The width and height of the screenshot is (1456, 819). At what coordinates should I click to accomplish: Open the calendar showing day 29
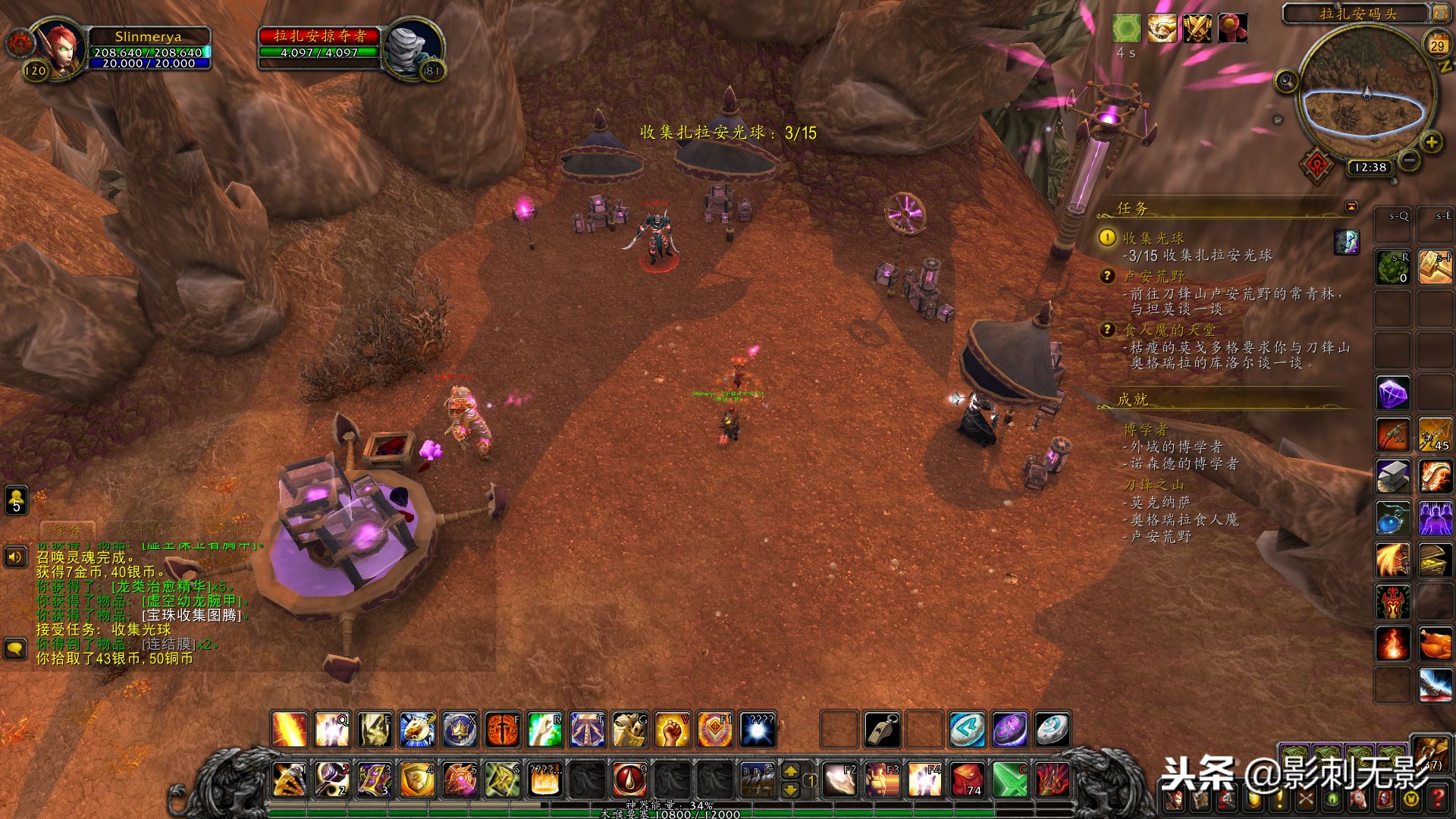click(x=1437, y=45)
